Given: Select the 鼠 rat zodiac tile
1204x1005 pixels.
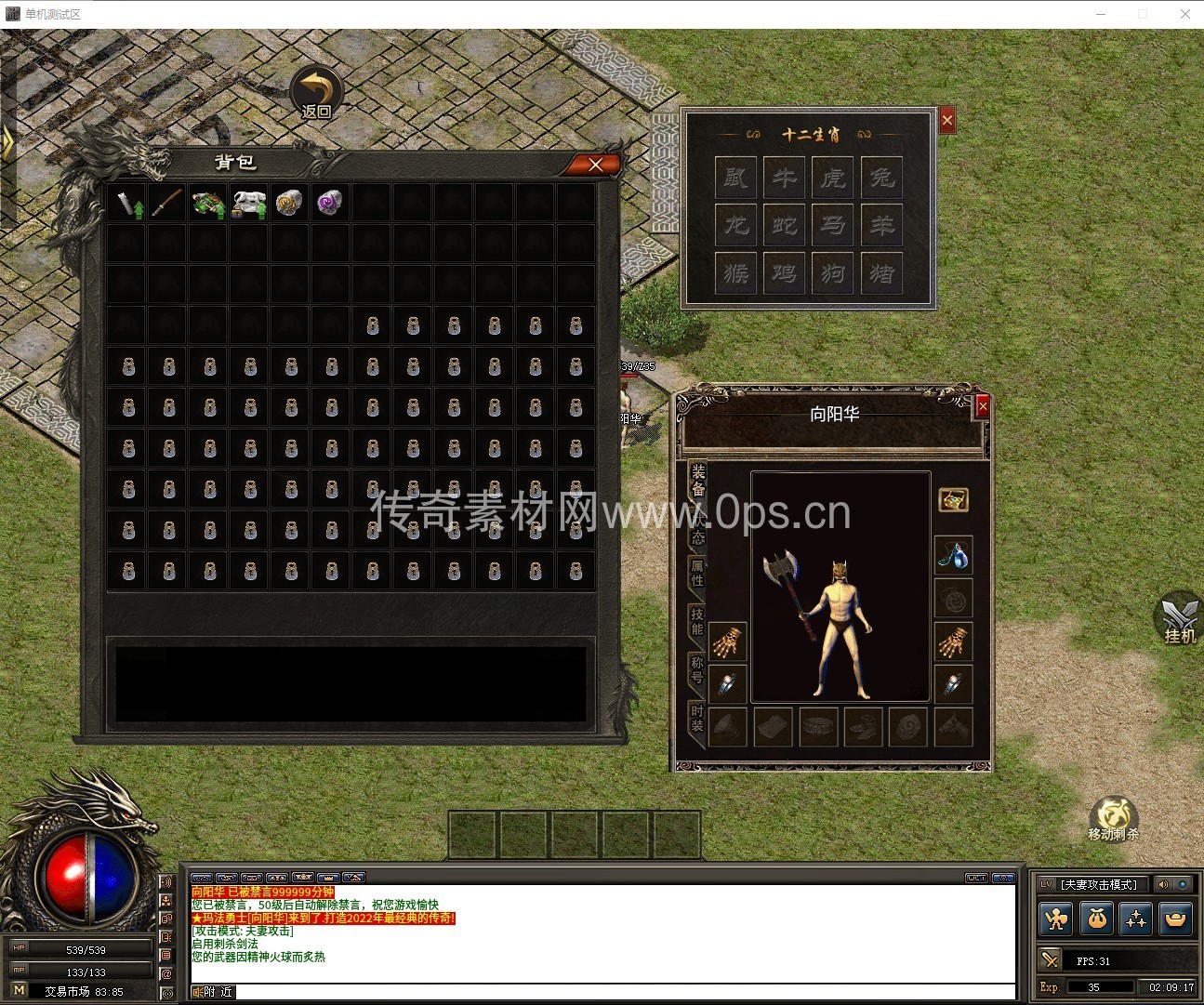Looking at the screenshot, I should [x=736, y=177].
